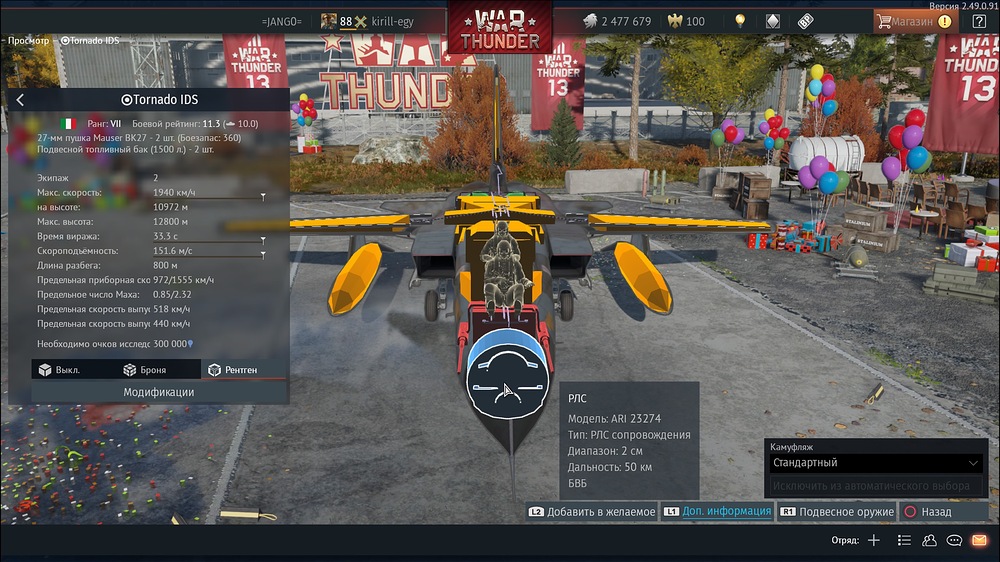Switch view mode to Выкл.
The image size is (1000, 562).
[x=60, y=370]
